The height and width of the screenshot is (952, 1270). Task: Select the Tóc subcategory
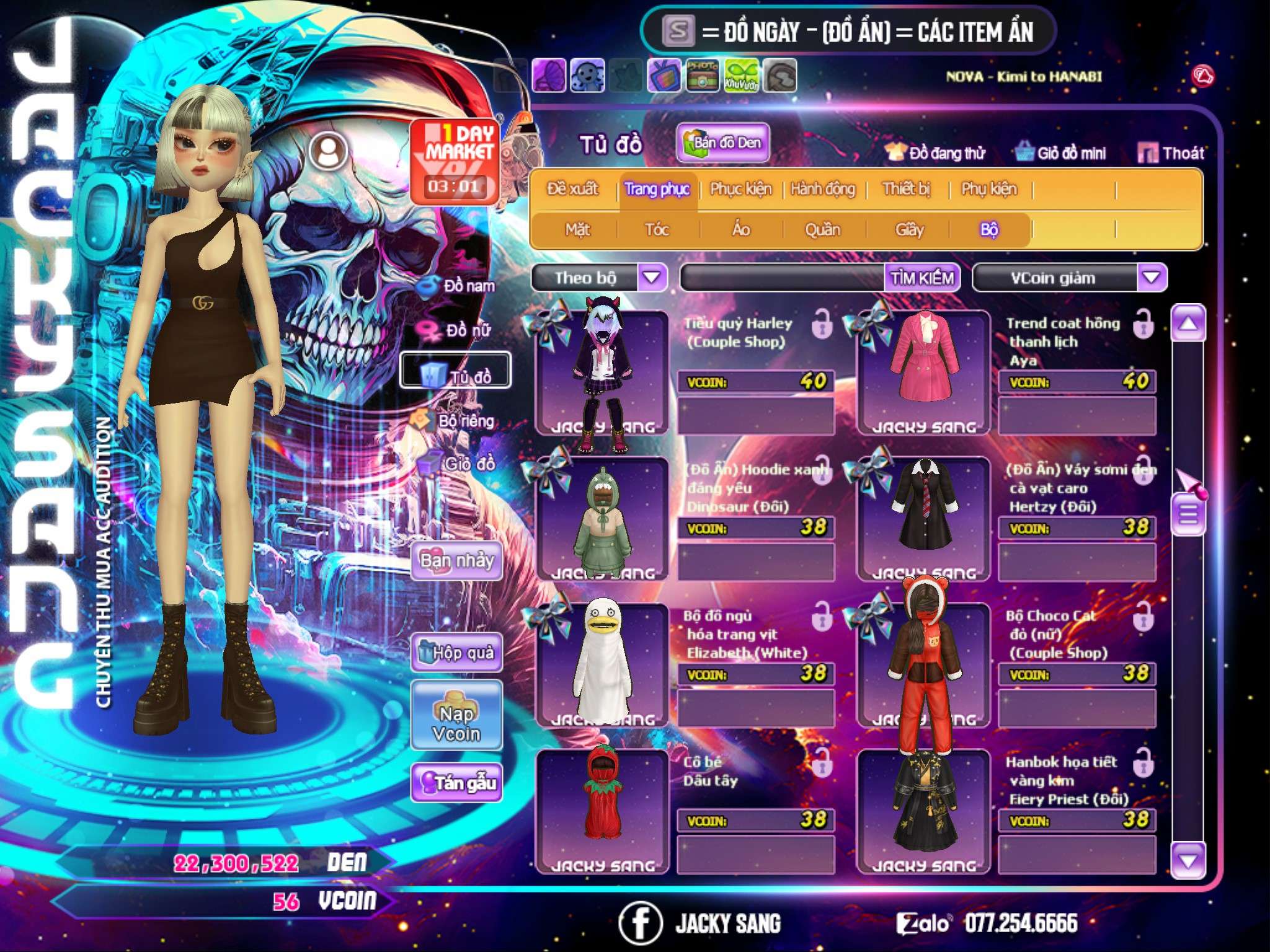[x=657, y=230]
